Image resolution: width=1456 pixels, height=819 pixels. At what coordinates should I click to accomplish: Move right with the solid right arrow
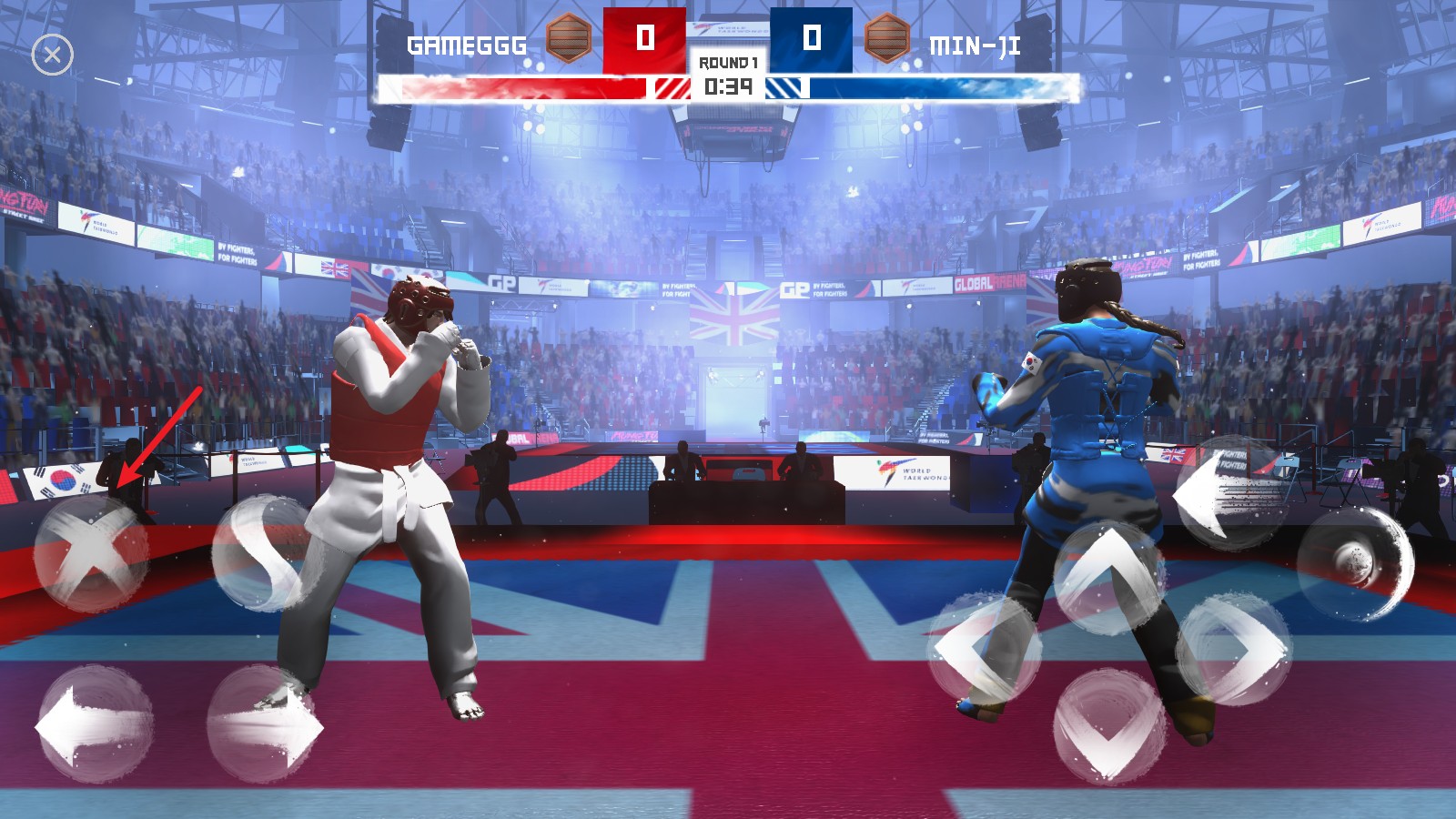(x=265, y=725)
